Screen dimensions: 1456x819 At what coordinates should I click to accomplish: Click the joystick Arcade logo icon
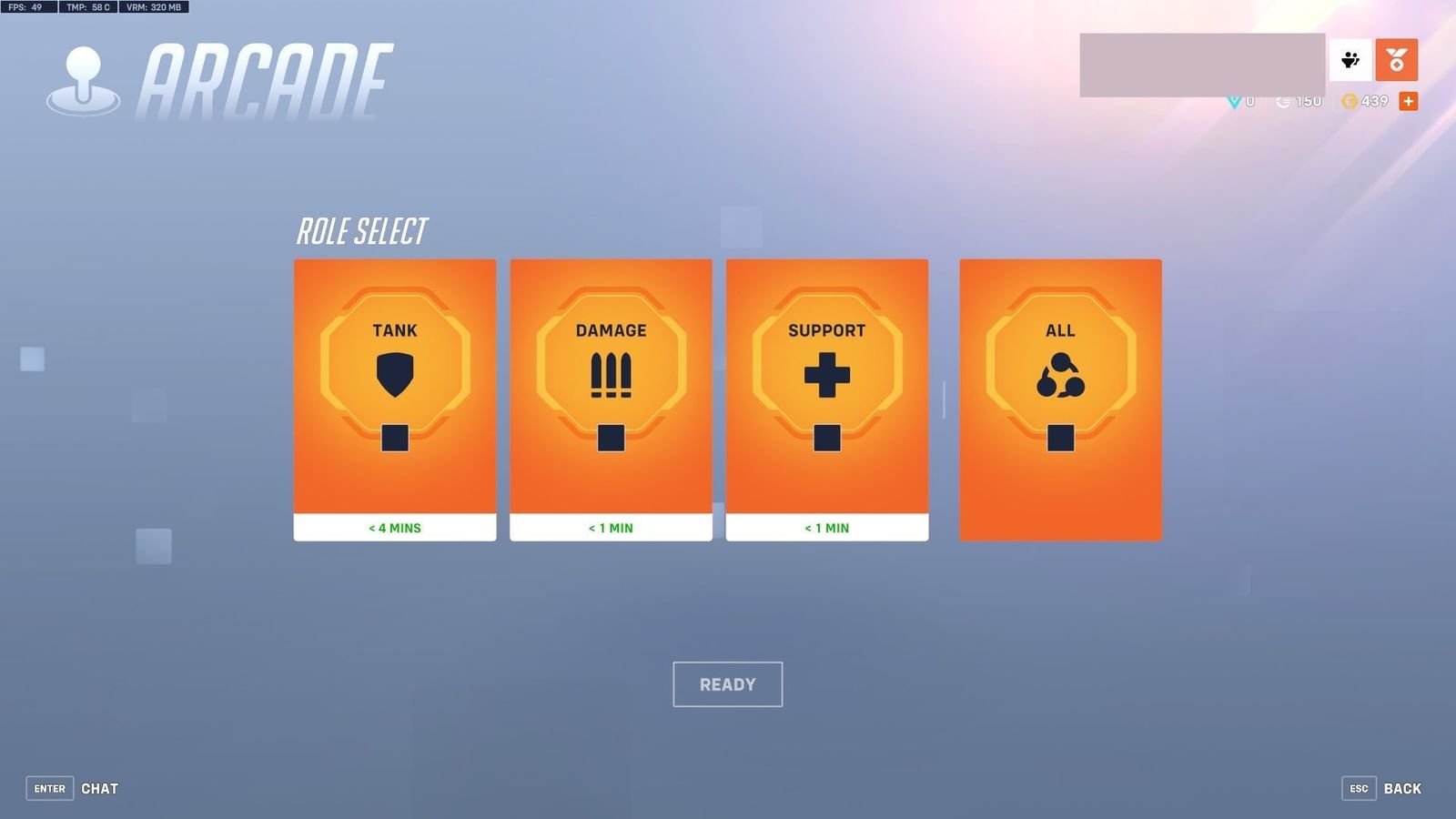pos(85,71)
